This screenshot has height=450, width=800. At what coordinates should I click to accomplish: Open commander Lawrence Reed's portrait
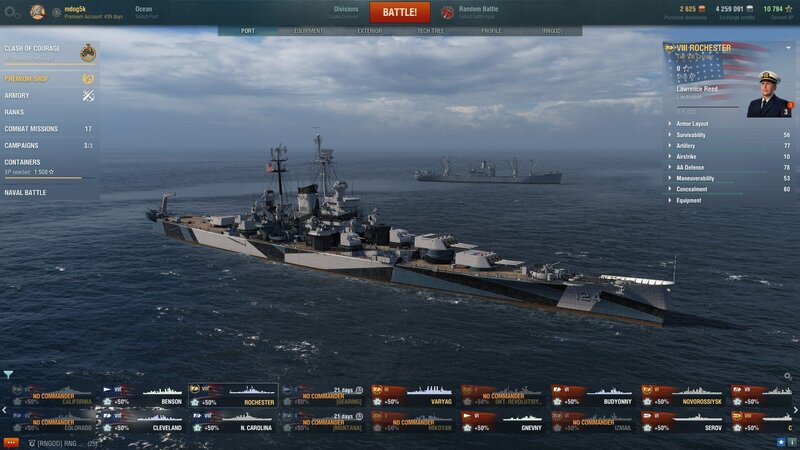[766, 93]
